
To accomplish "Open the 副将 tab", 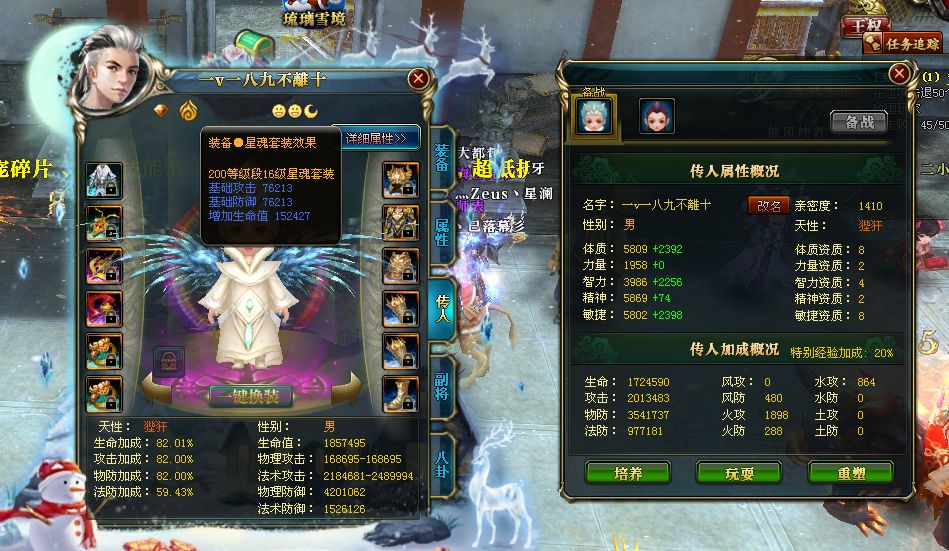I will [x=442, y=383].
